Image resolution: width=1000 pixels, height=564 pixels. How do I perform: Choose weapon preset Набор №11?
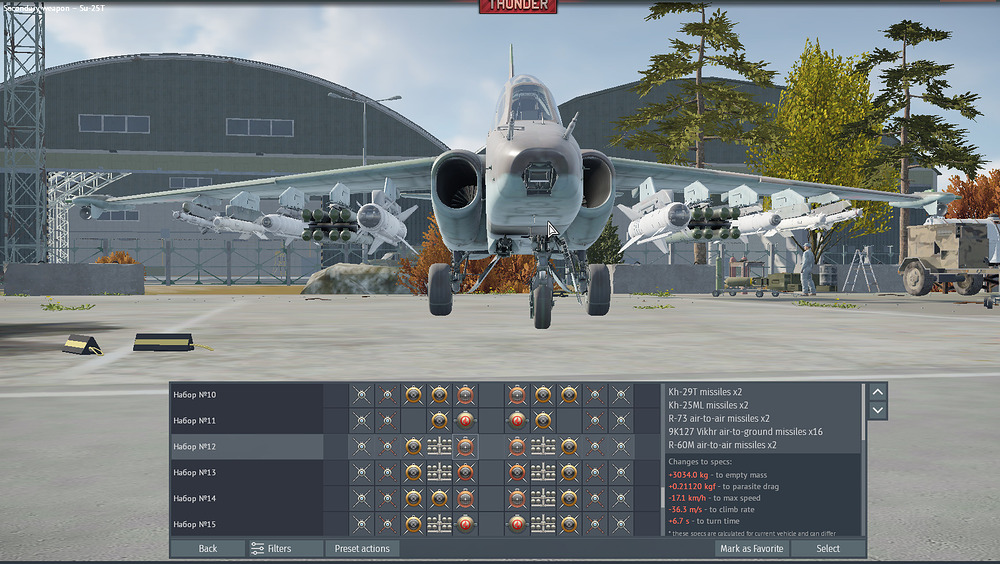click(x=246, y=421)
